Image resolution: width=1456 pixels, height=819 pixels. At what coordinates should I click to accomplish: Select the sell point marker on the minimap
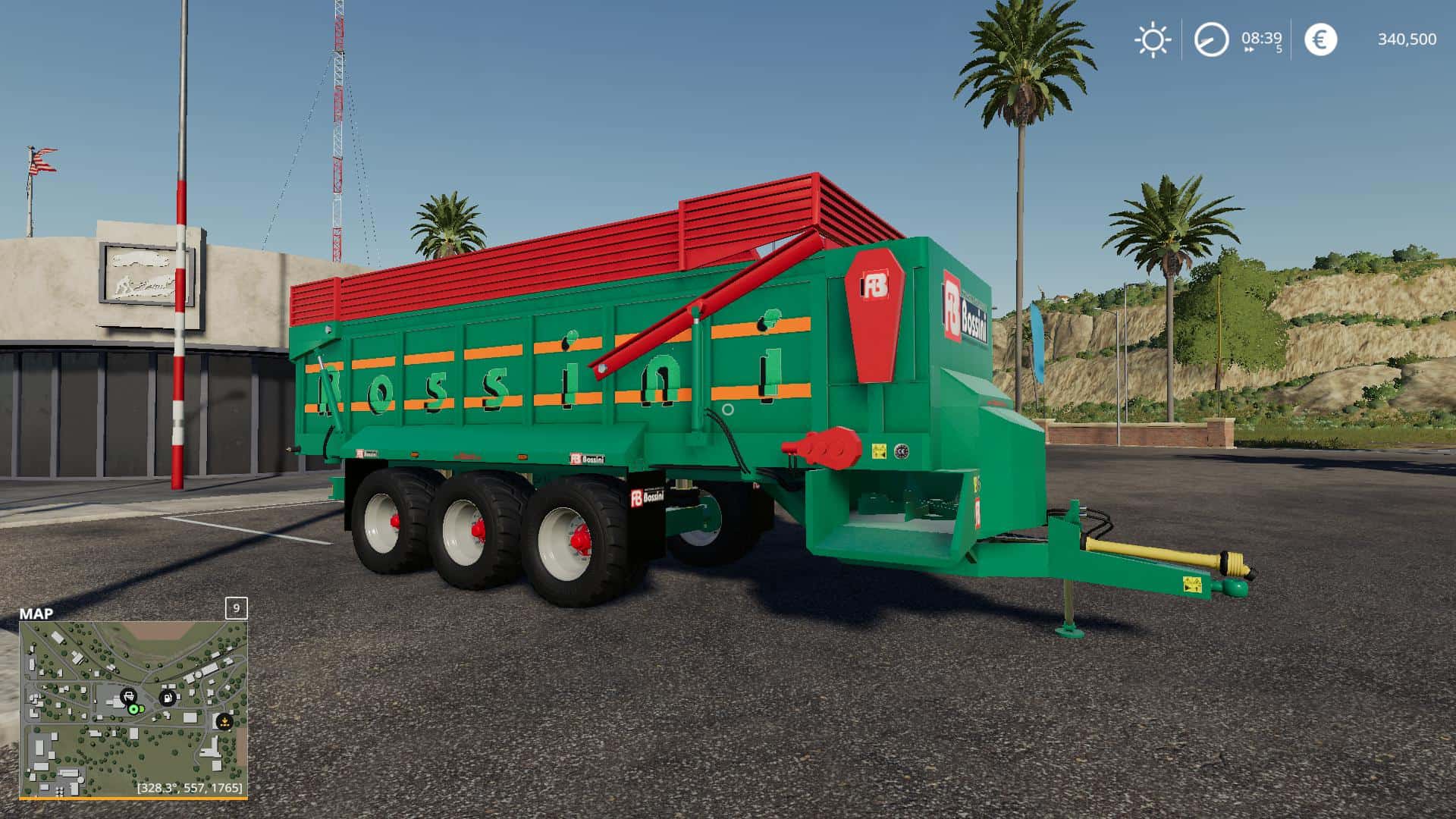pyautogui.click(x=224, y=721)
